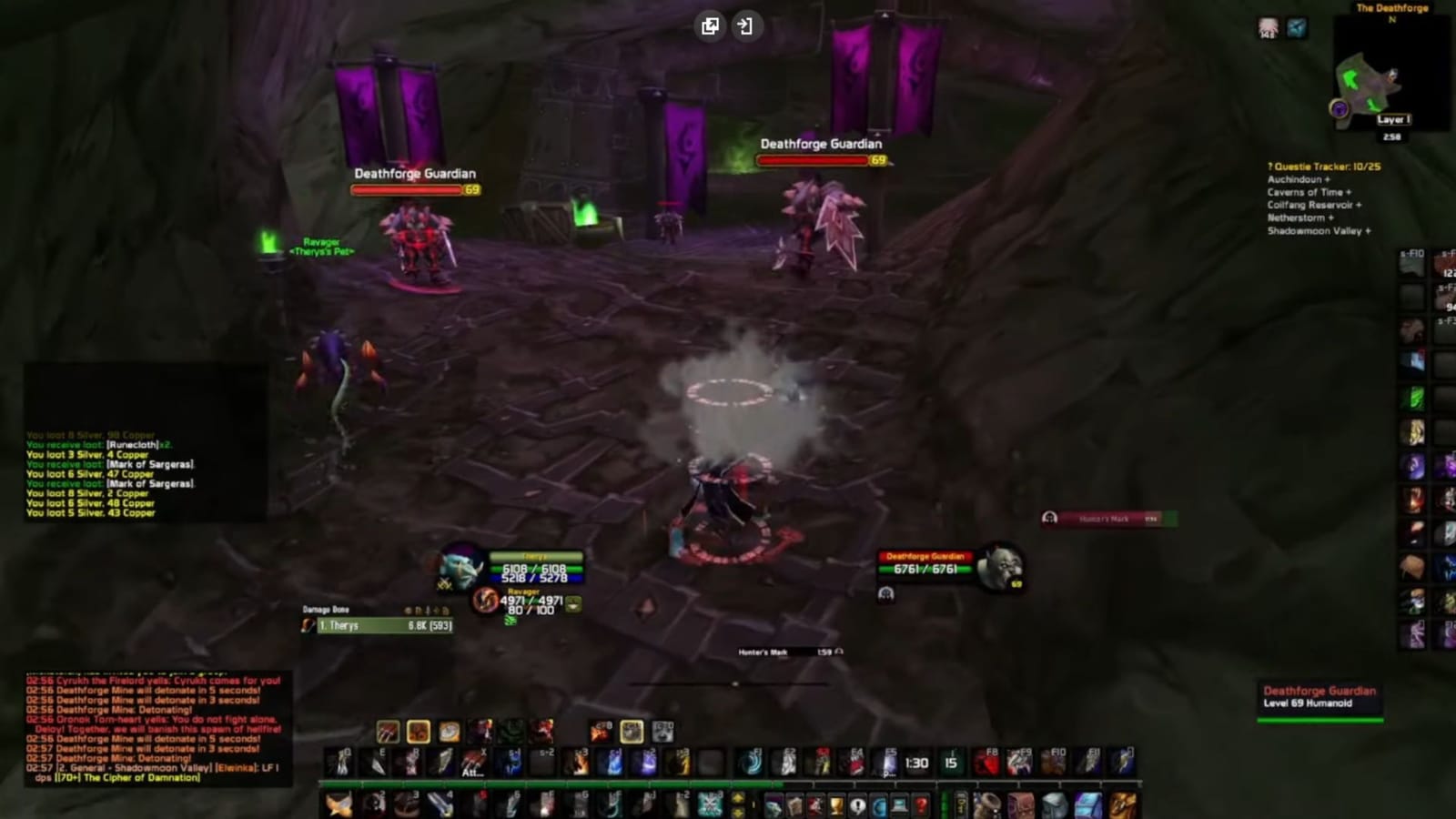1456x819 pixels.
Task: Open the character info micro menu
Action: (x=773, y=804)
